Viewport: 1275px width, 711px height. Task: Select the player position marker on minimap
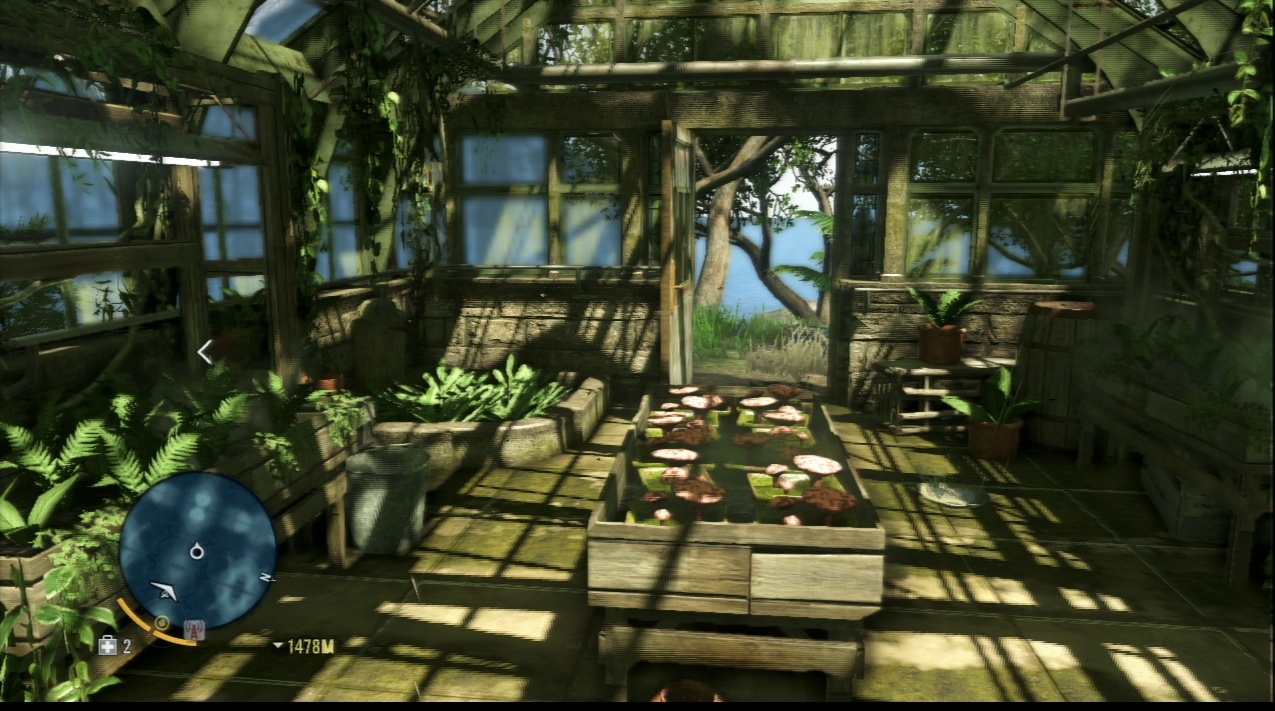[197, 550]
